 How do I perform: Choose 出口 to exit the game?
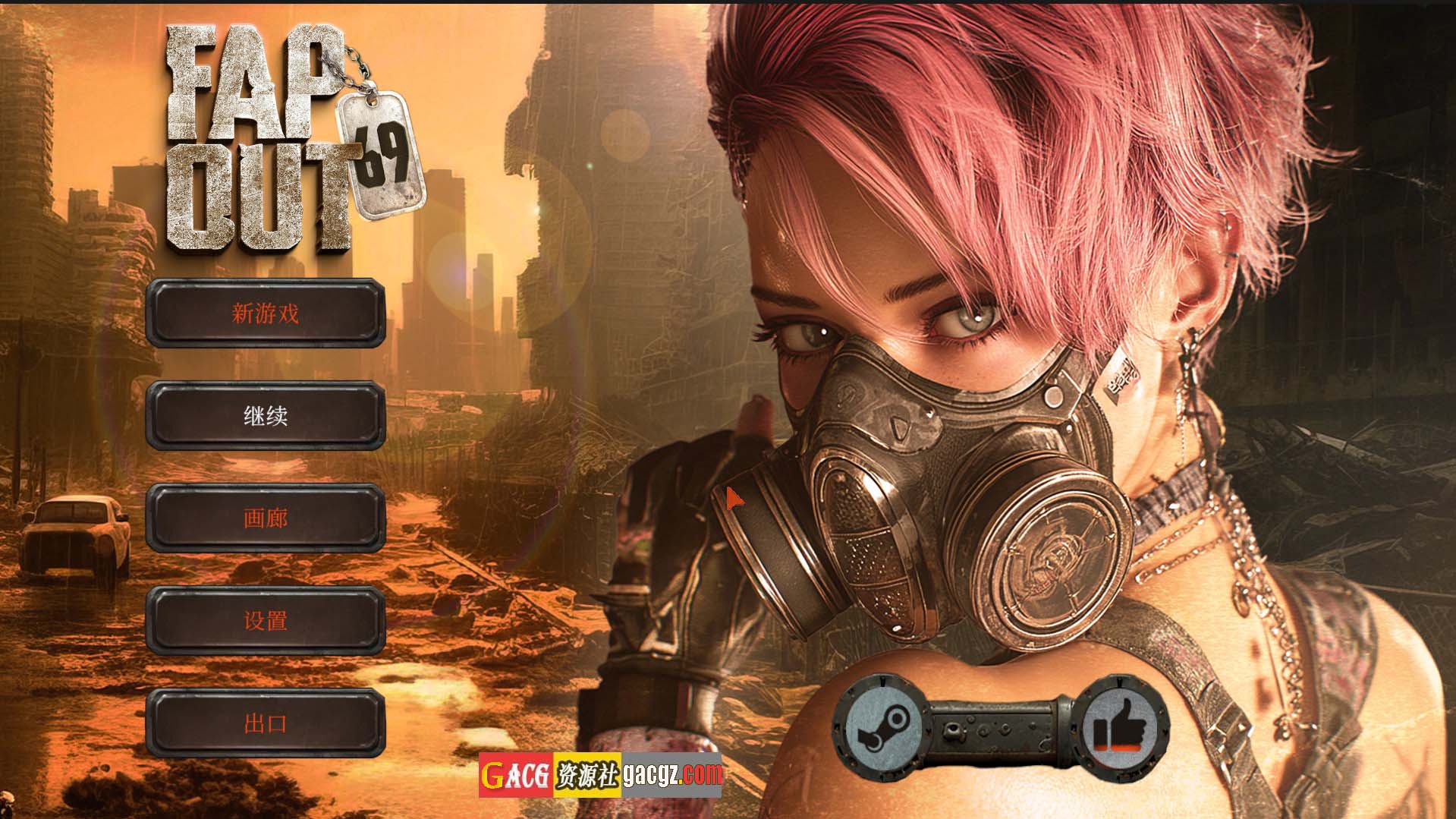point(266,723)
